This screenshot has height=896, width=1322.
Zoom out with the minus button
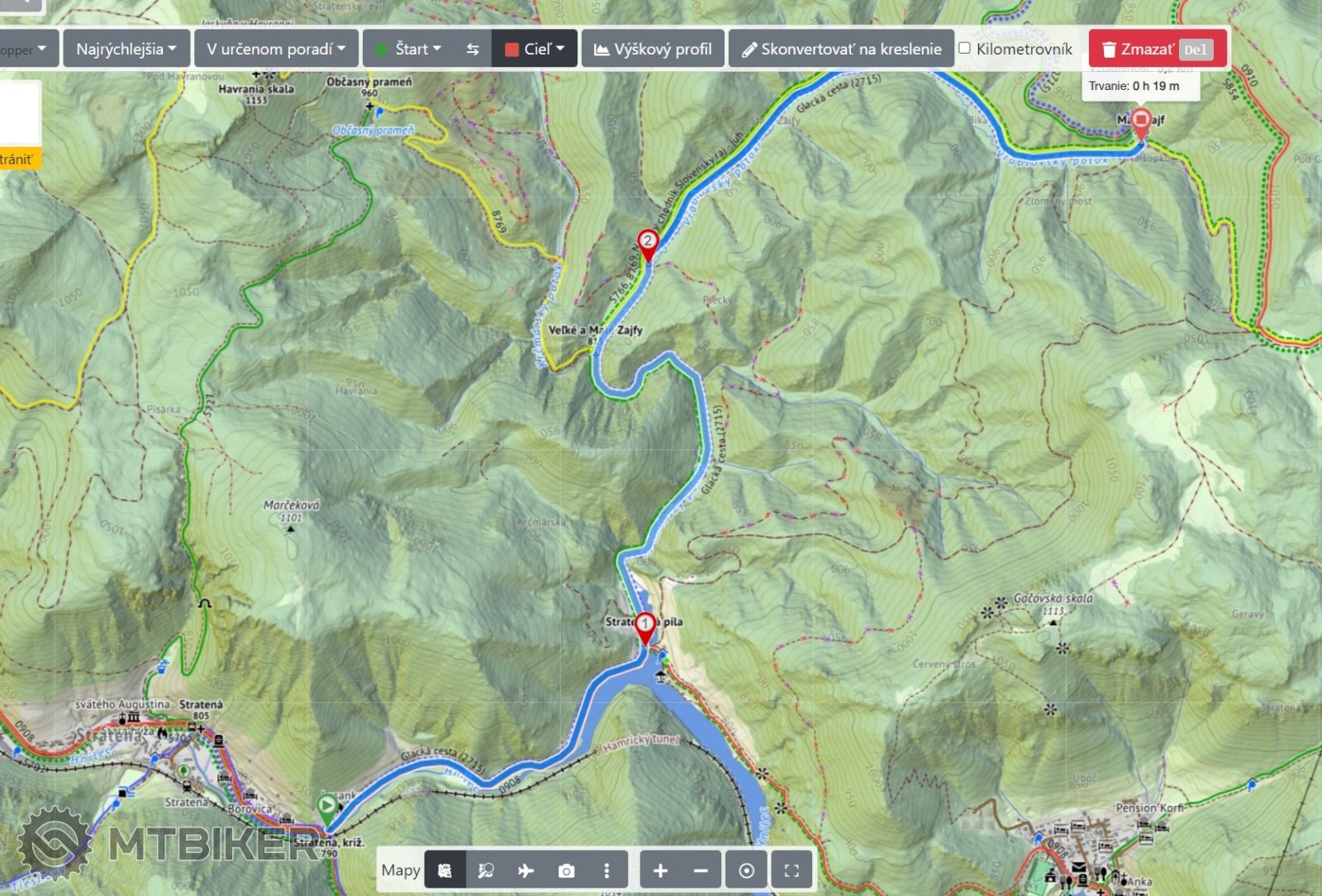(701, 870)
